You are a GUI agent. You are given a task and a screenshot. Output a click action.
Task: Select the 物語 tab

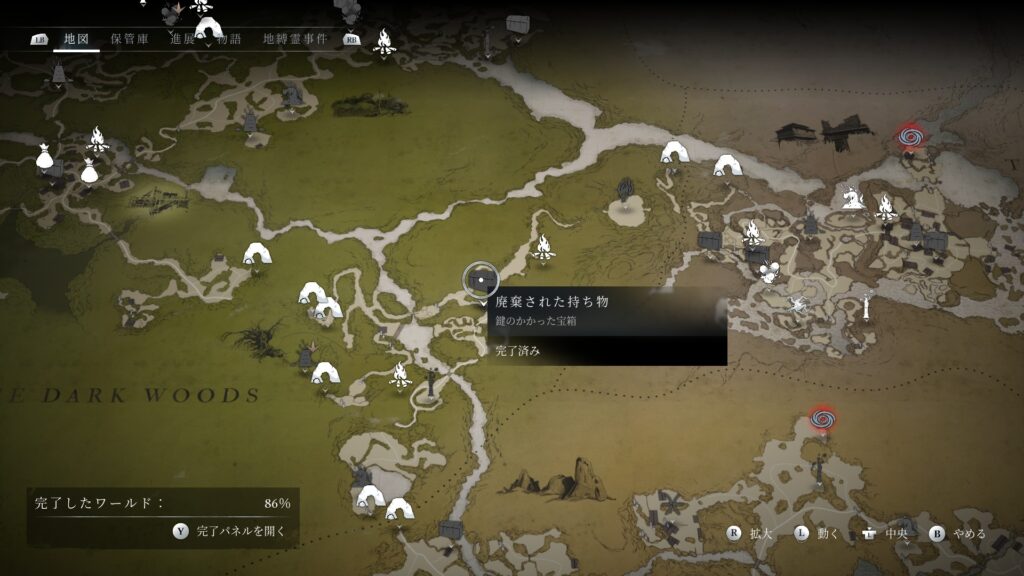[x=229, y=40]
